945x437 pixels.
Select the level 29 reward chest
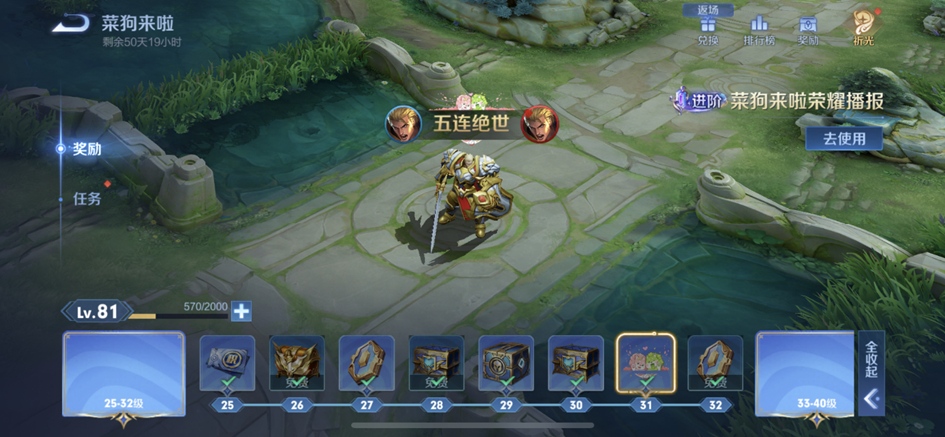506,362
